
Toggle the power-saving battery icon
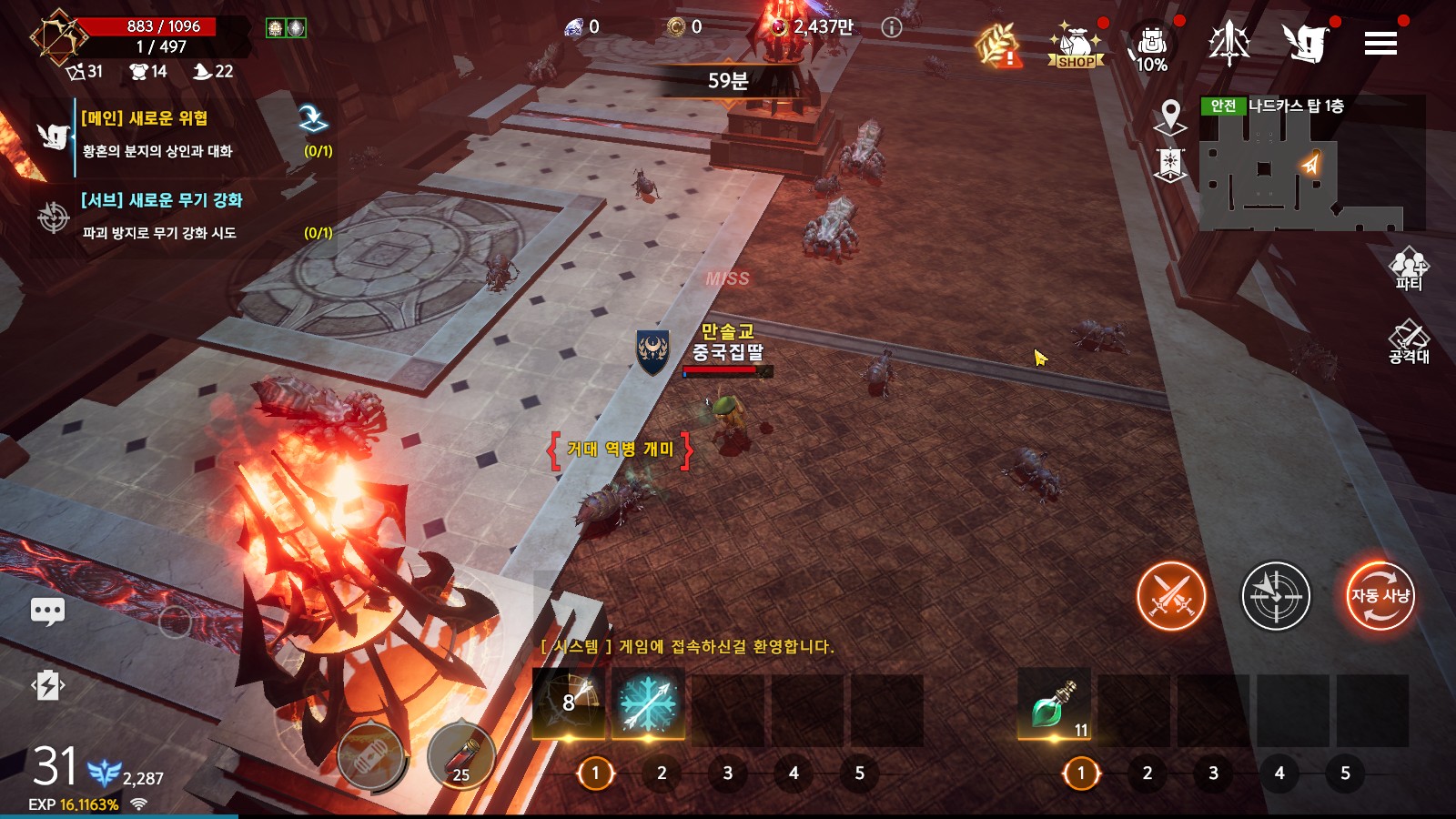click(x=47, y=685)
